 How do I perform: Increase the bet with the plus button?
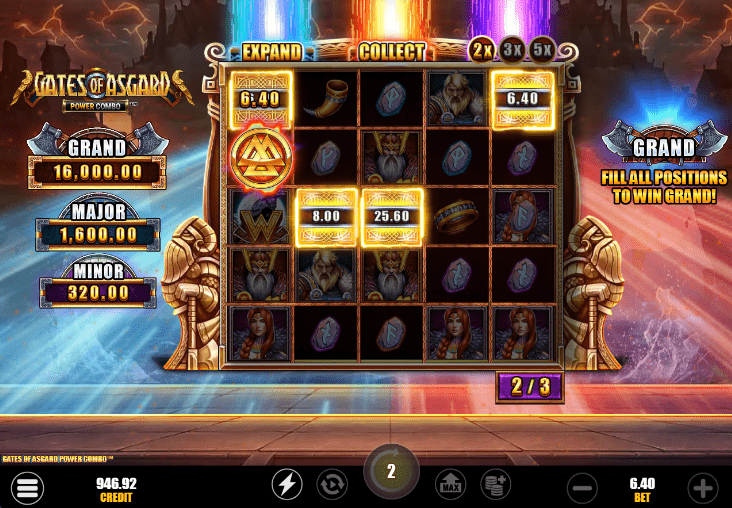[x=703, y=488]
